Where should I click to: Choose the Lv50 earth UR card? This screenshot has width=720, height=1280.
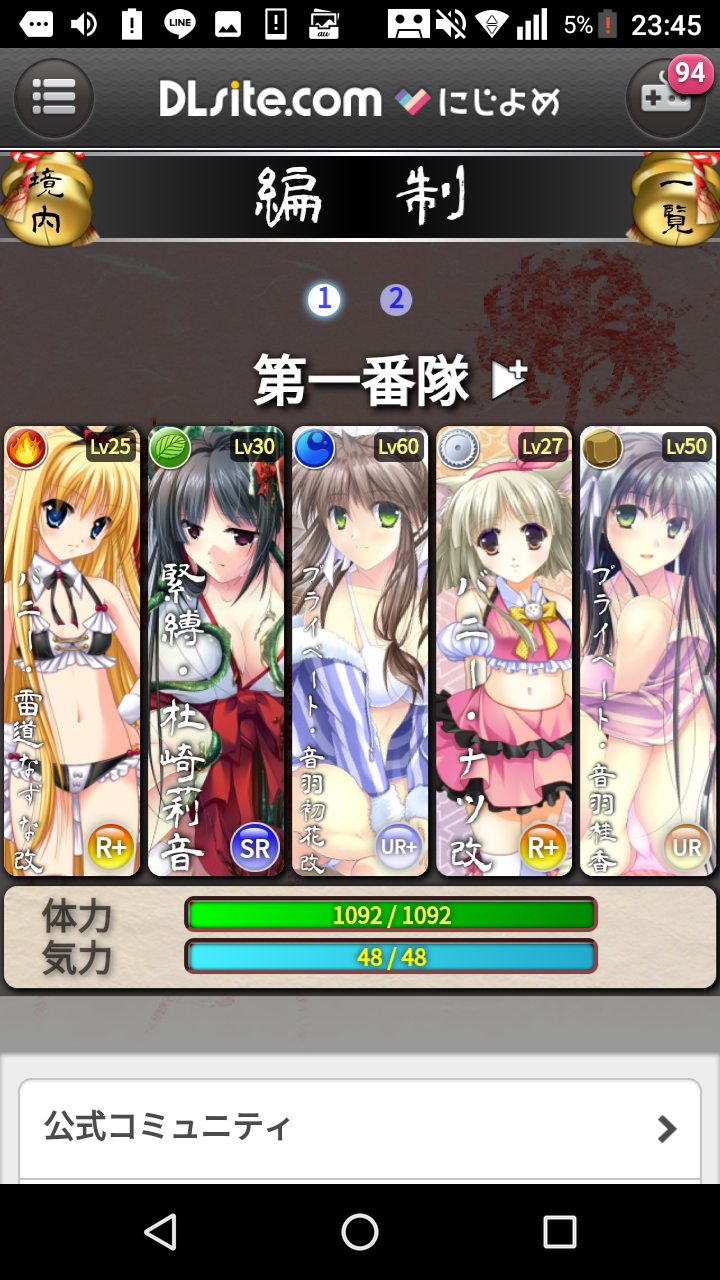pyautogui.click(x=647, y=651)
